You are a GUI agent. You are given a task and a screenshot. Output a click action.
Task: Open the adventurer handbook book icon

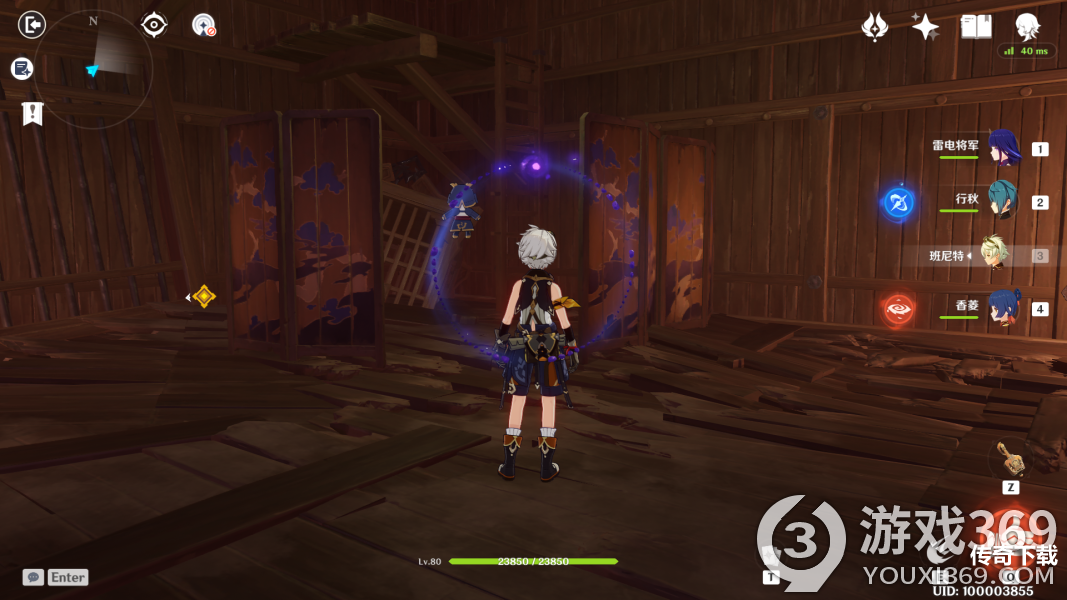[x=976, y=27]
